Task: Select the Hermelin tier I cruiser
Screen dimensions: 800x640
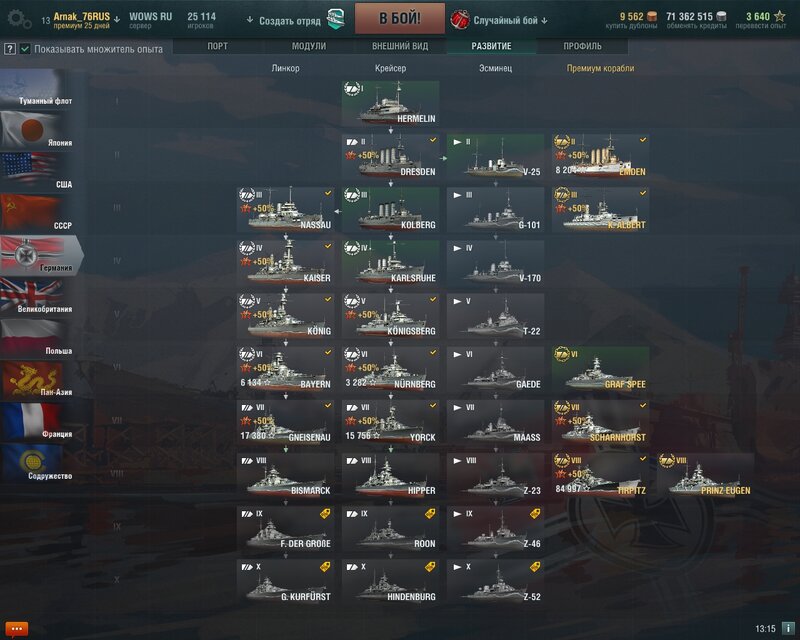Action: [391, 103]
